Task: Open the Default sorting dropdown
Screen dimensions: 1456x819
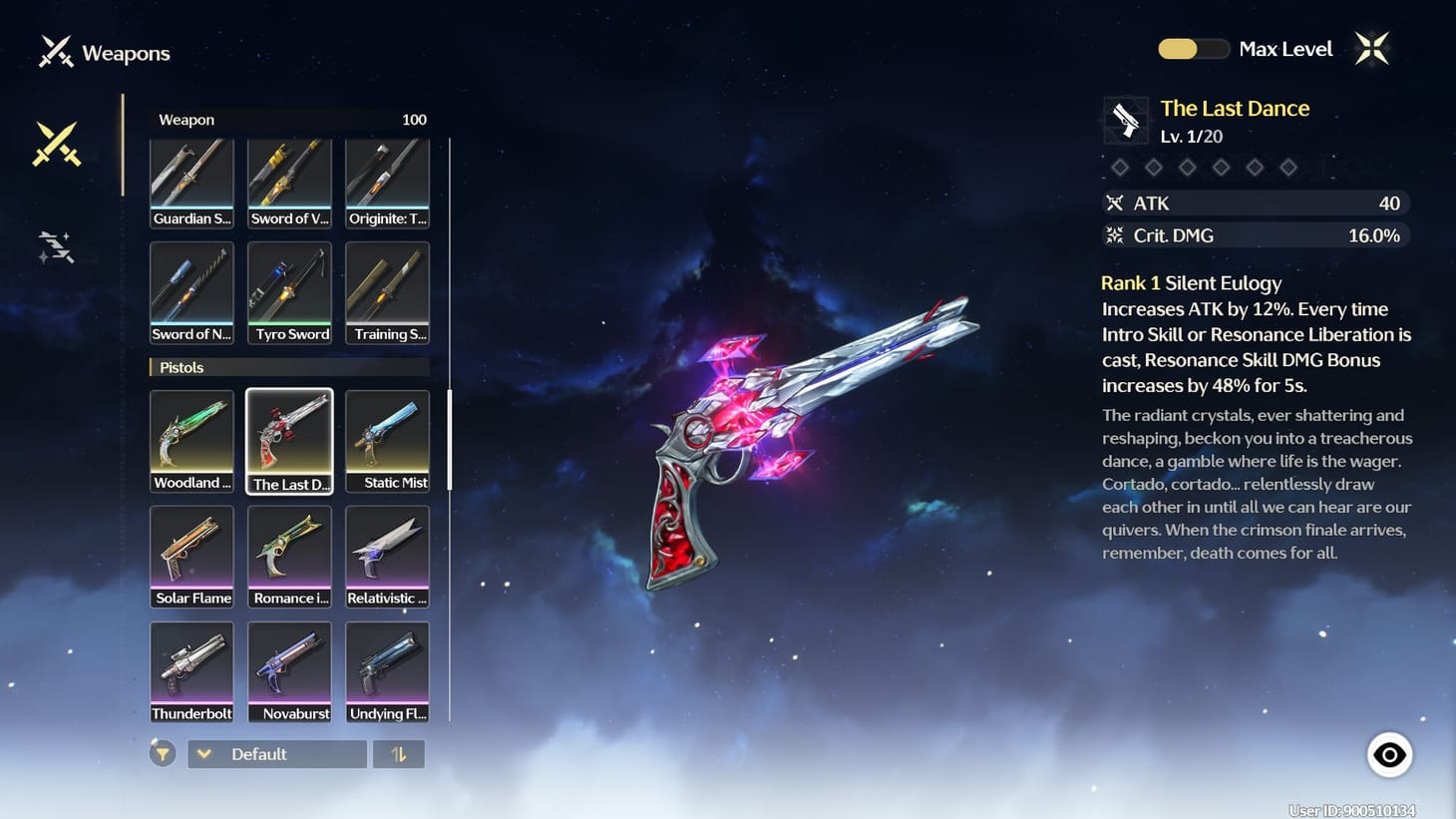Action: click(276, 753)
